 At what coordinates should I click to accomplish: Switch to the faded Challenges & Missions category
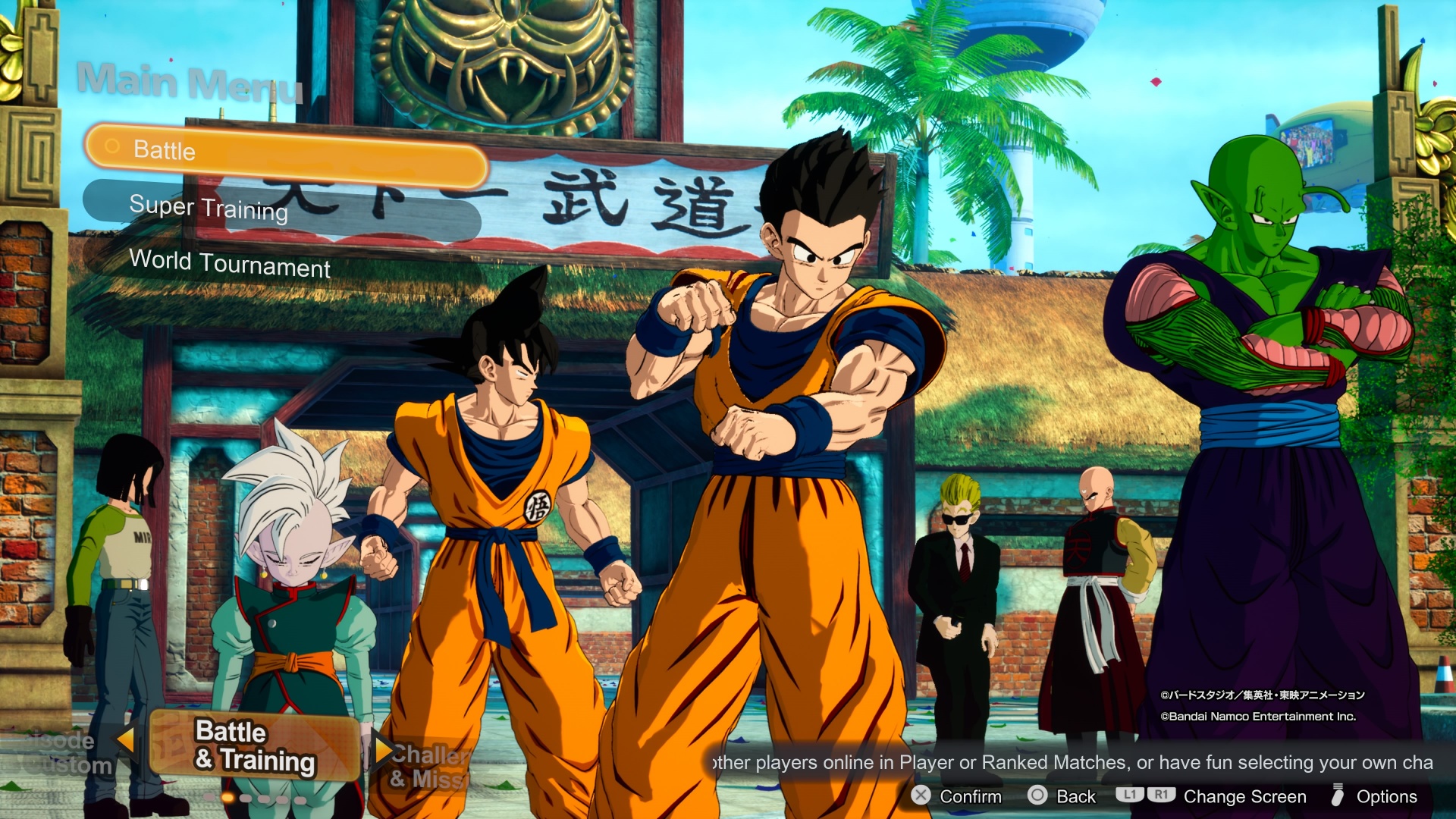(x=429, y=766)
